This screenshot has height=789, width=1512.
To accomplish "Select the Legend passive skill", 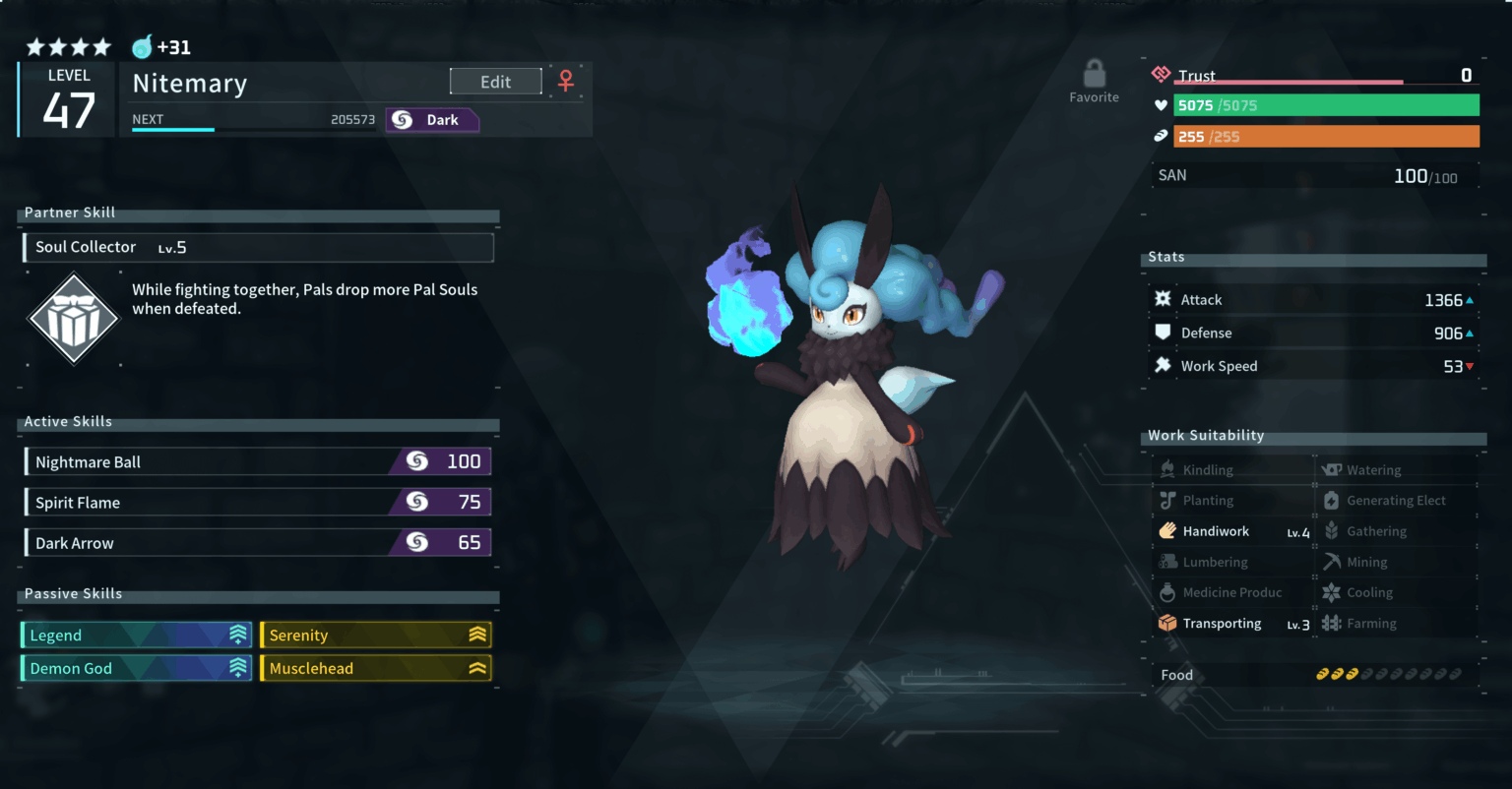I will pyautogui.click(x=137, y=636).
